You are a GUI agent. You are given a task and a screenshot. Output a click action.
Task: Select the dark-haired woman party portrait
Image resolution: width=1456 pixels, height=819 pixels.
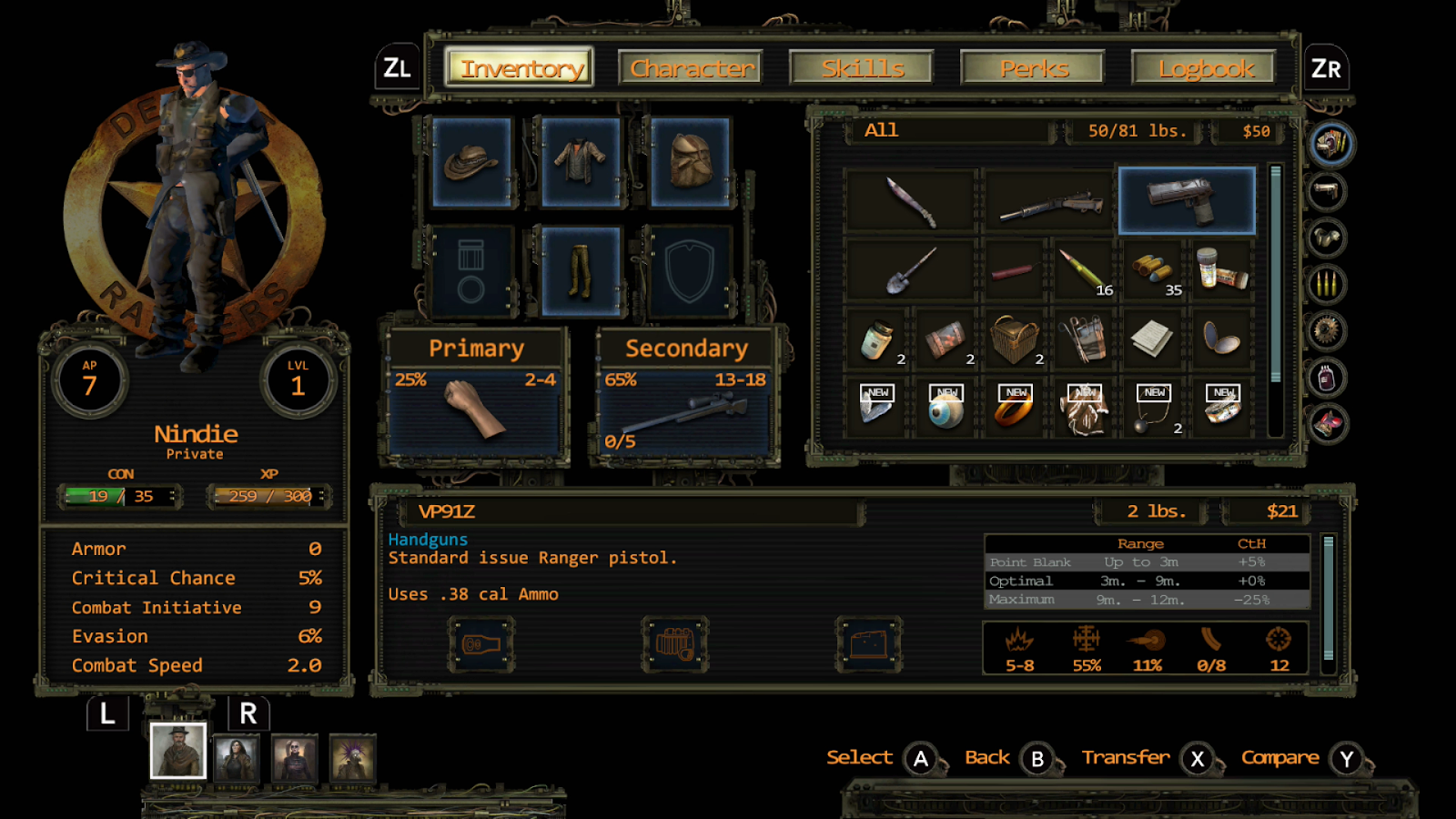[237, 758]
